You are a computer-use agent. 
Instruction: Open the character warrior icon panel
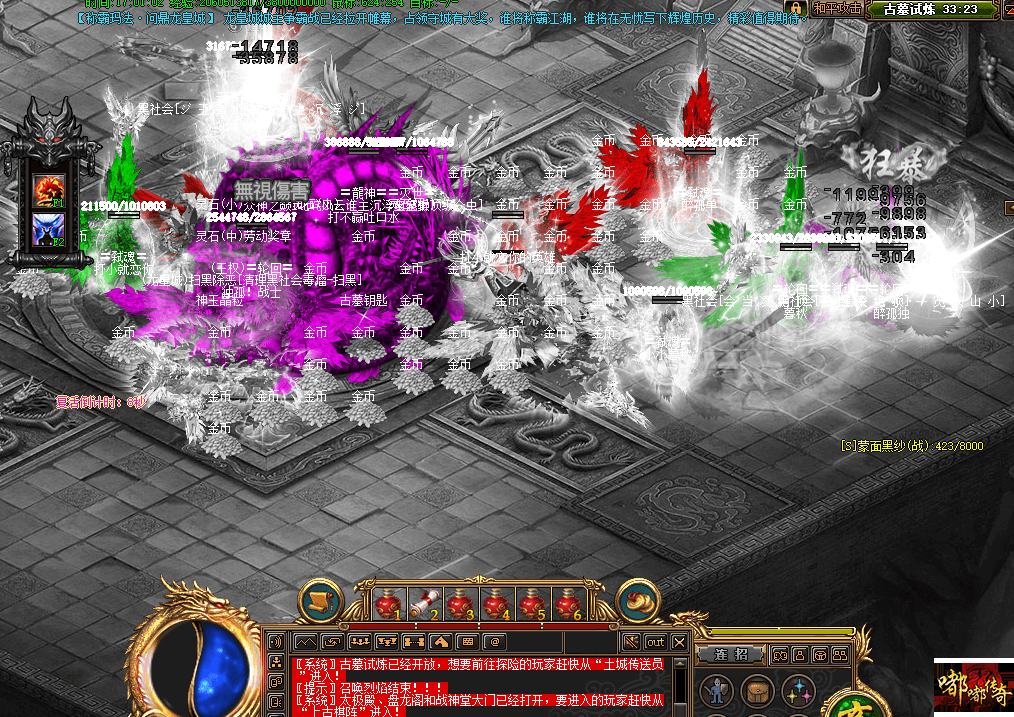pos(716,691)
